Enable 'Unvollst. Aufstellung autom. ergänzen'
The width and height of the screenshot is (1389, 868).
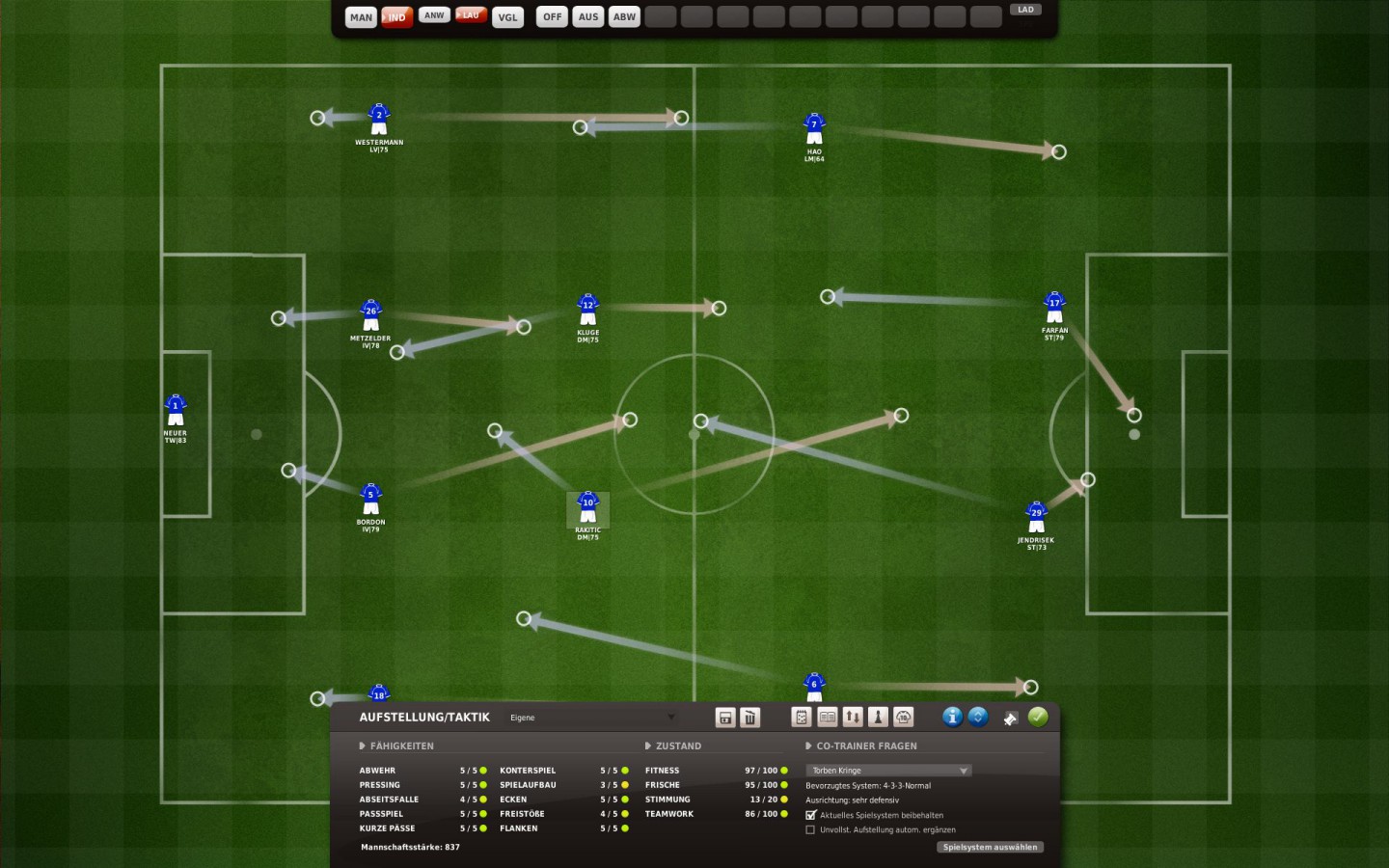[811, 829]
